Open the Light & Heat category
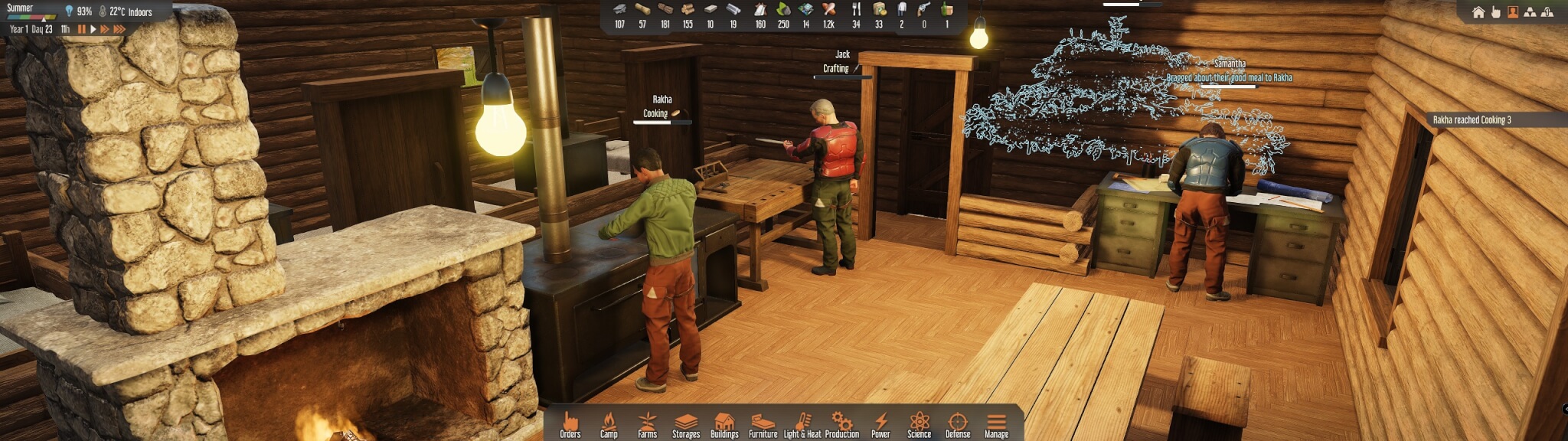The image size is (1568, 441). (x=802, y=423)
